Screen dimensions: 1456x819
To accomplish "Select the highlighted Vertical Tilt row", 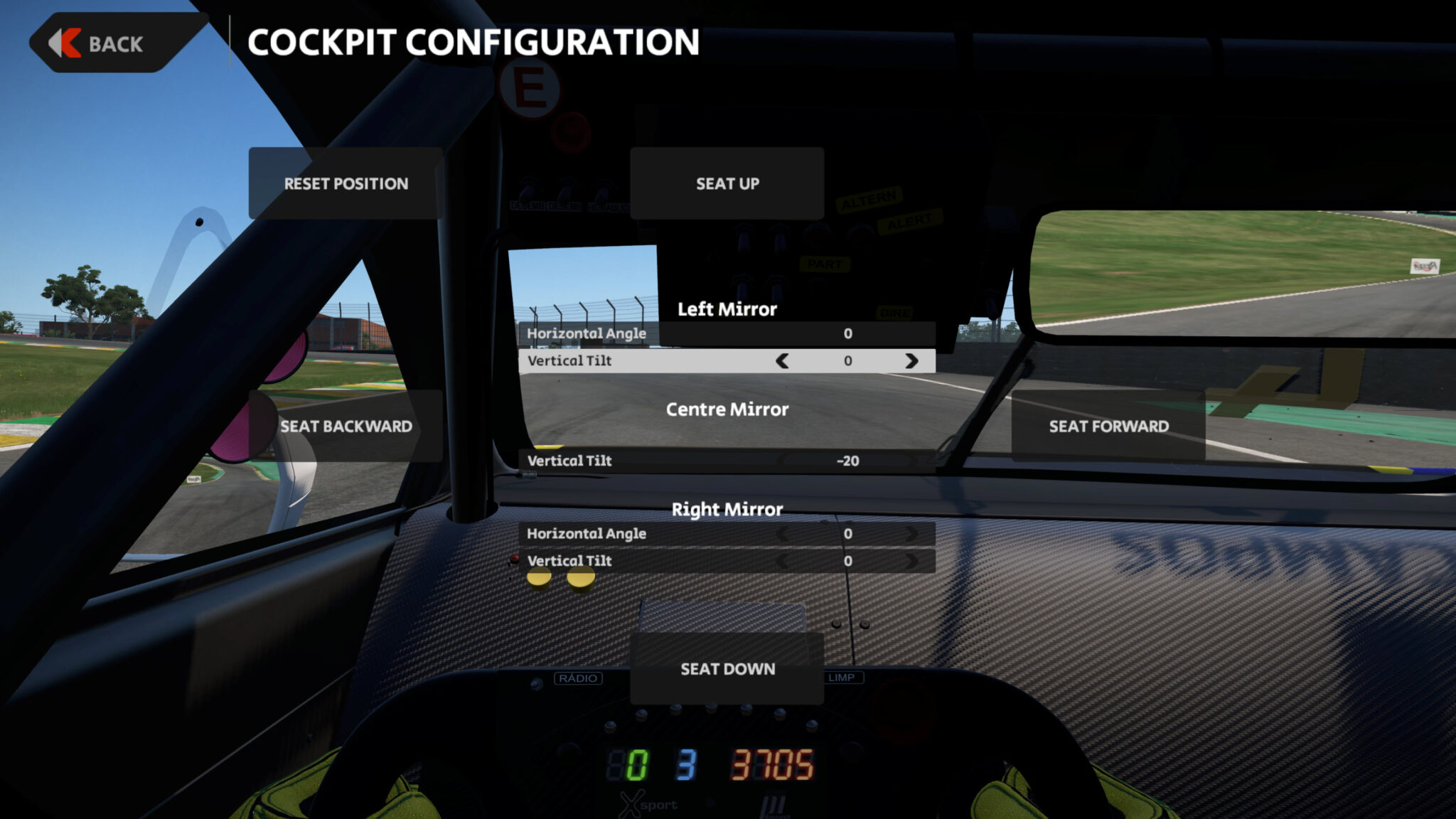I will pyautogui.click(x=727, y=361).
